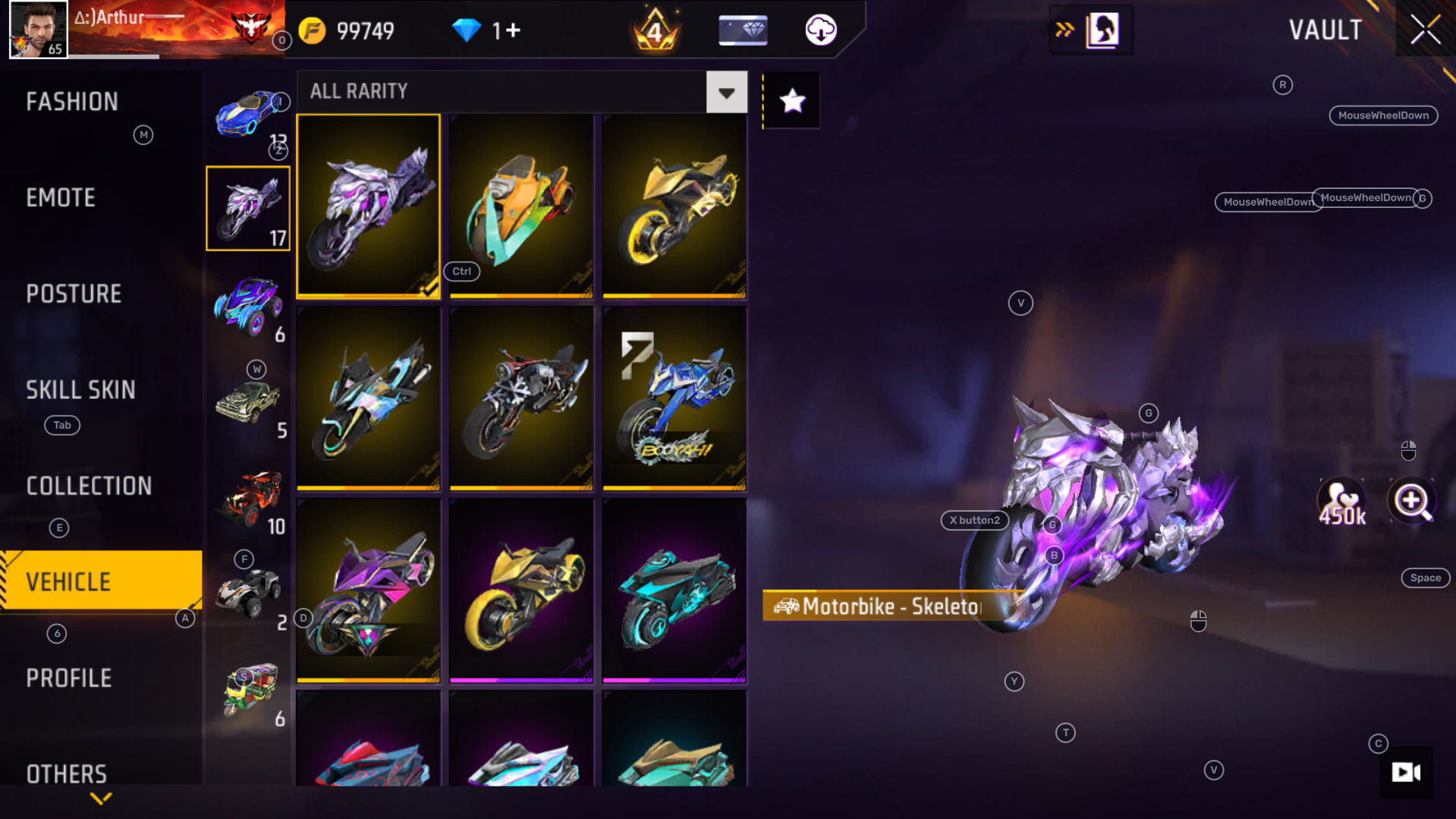Screen dimensions: 1456x819
Task: Click the membership card icon in top bar
Action: [x=742, y=30]
